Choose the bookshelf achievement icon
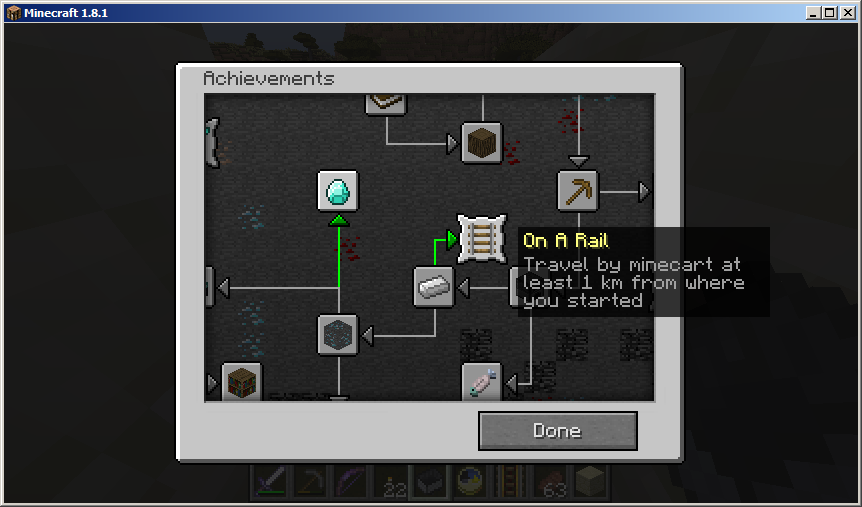Screen dimensions: 862x507 point(241,382)
